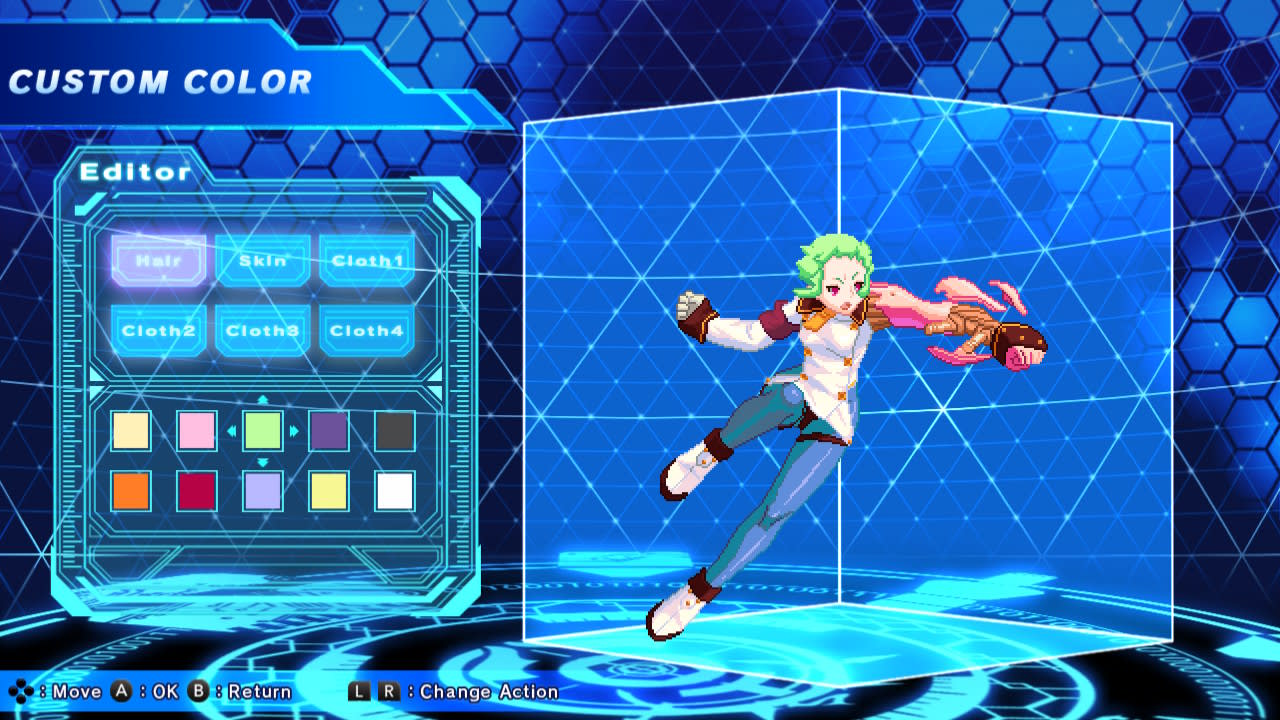Pick the pink color swatch
This screenshot has width=1280, height=720.
[197, 430]
